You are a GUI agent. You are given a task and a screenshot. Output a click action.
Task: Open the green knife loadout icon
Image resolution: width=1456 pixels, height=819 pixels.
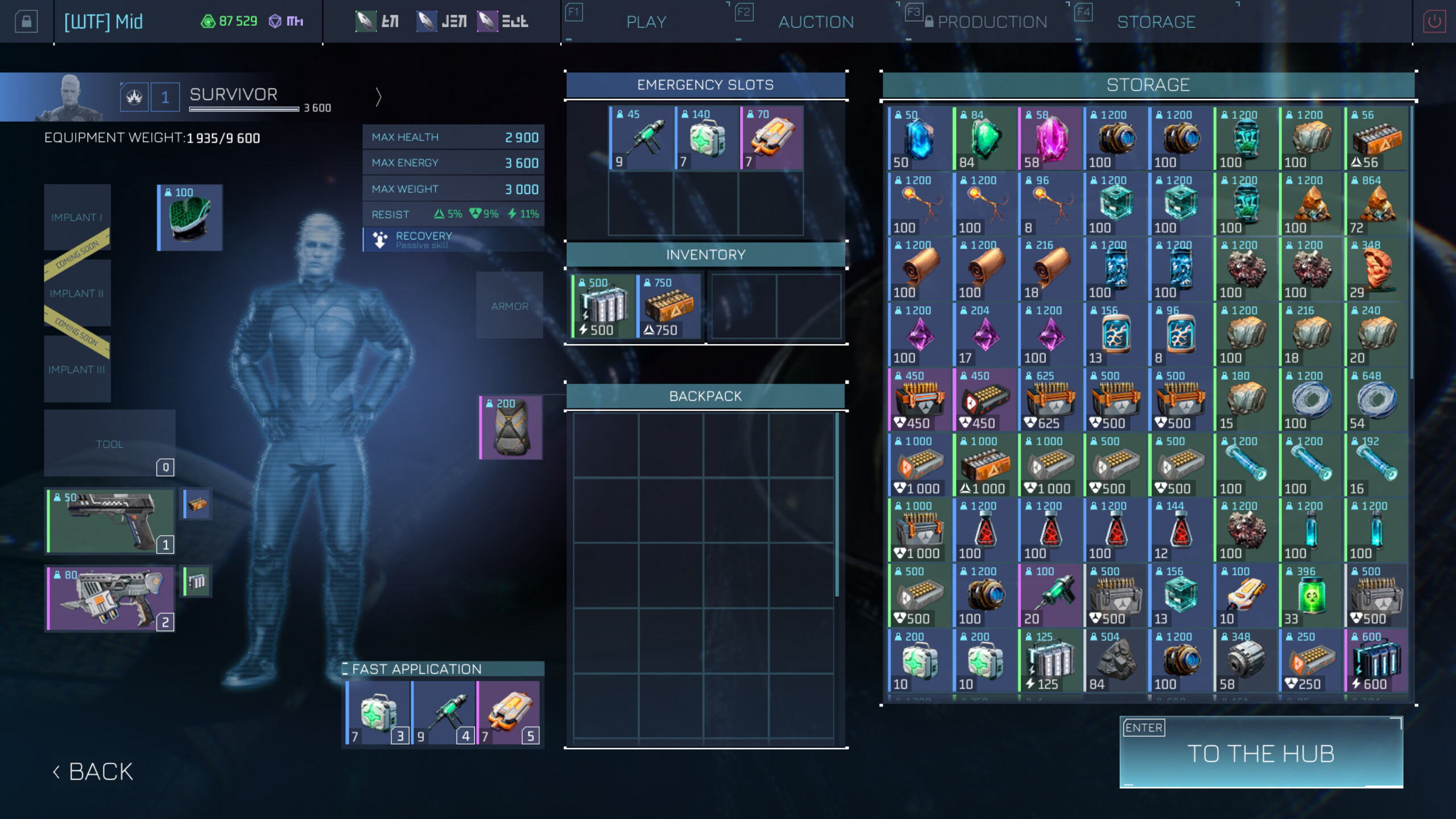pyautogui.click(x=367, y=21)
